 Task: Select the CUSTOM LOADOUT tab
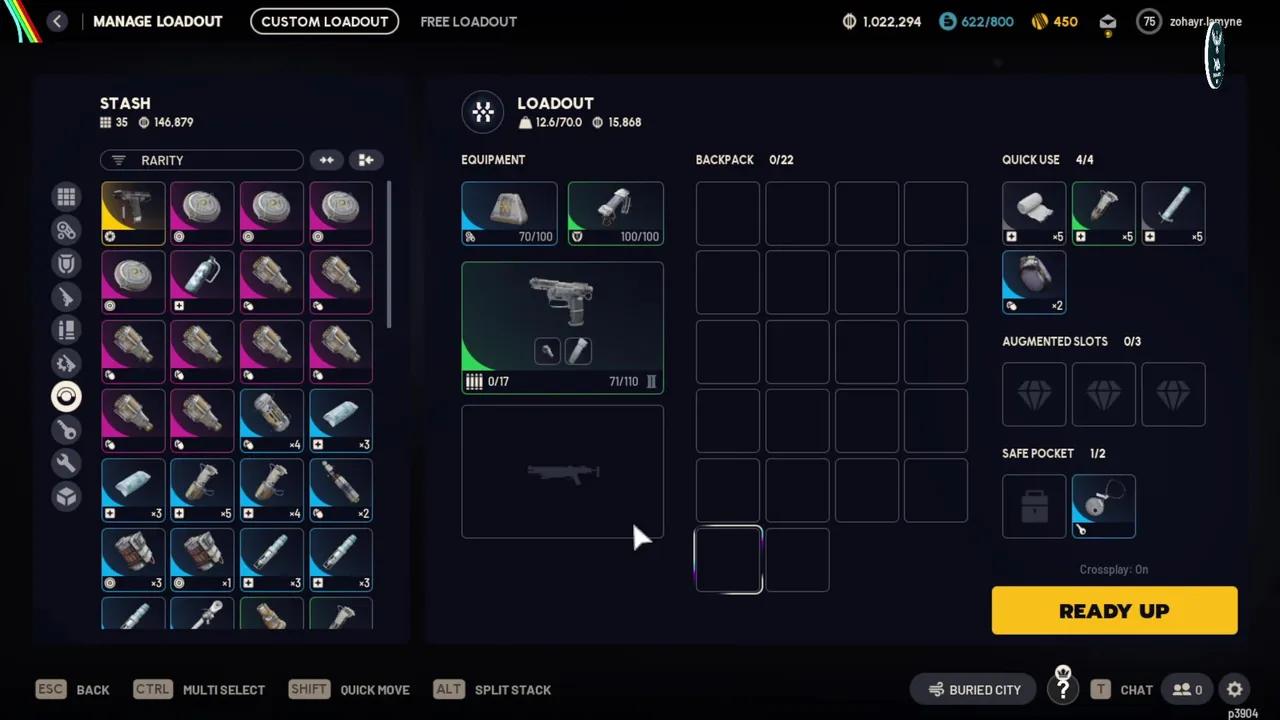(x=324, y=21)
